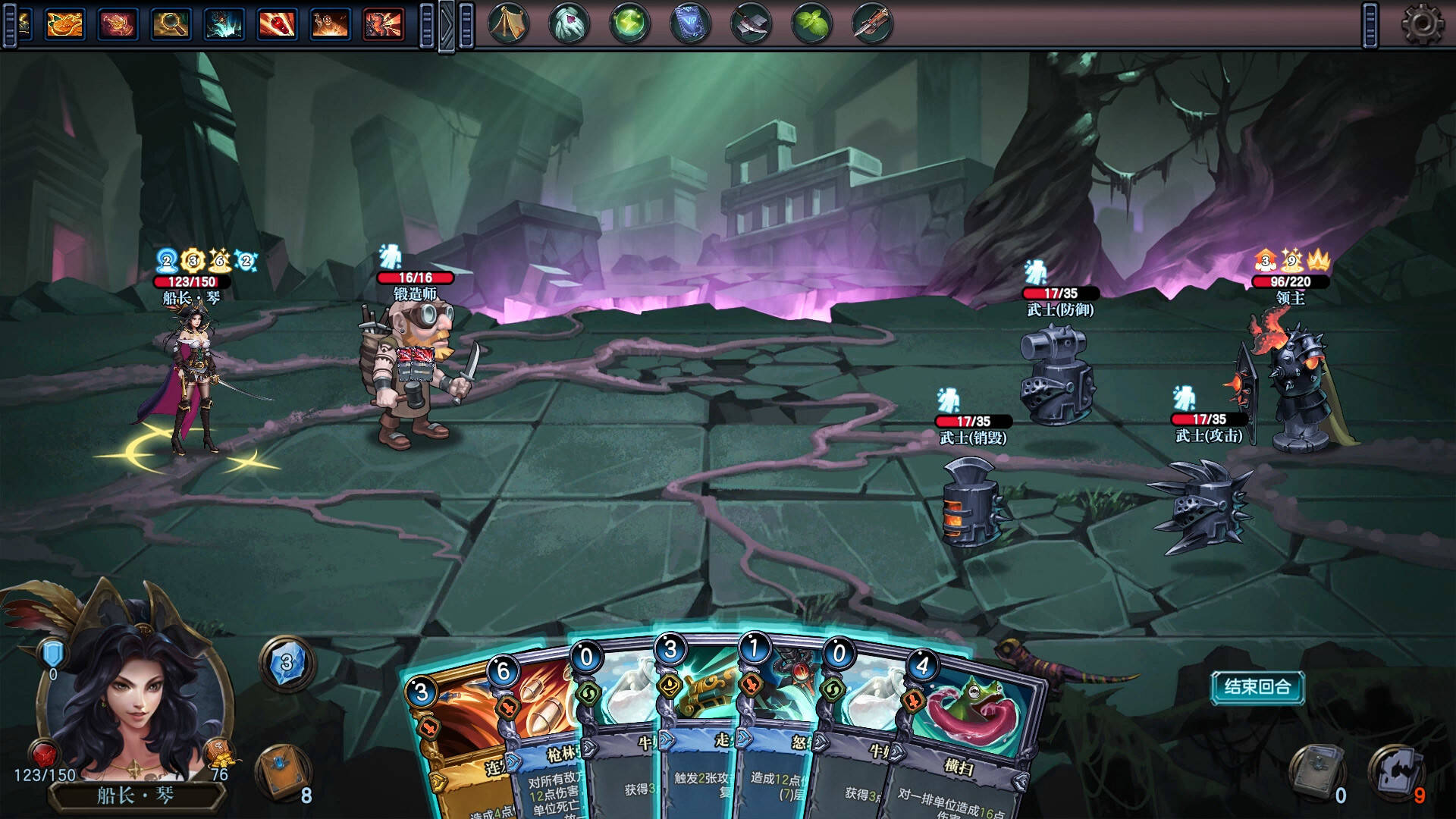Click the VIP card relic icon
This screenshot has width=1456, height=819.
coord(690,24)
